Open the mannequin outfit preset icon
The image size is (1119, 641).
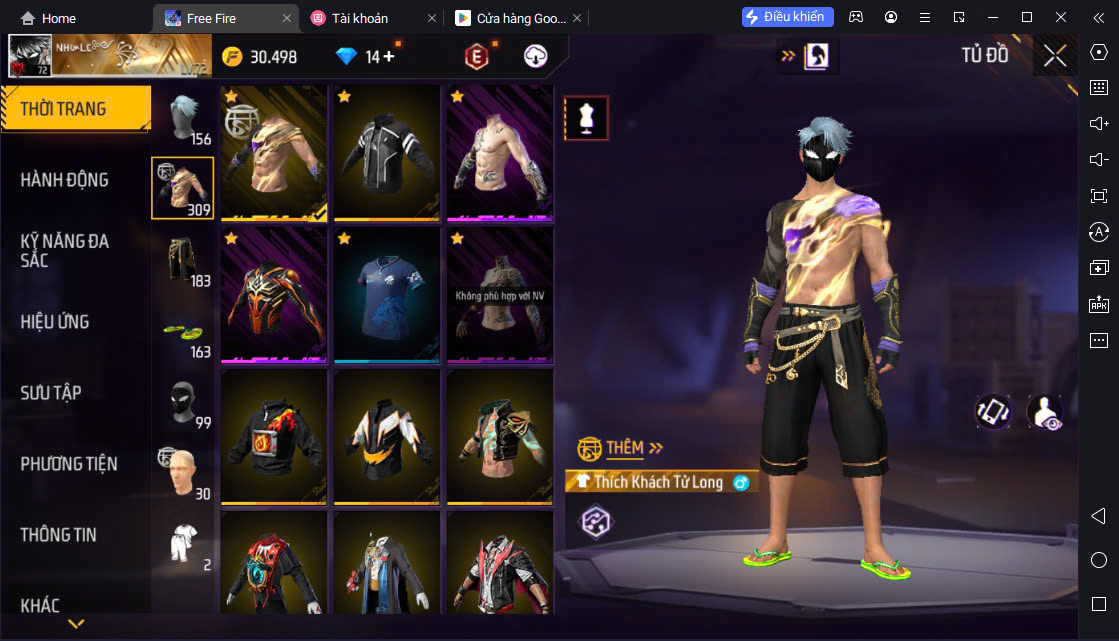click(x=586, y=118)
